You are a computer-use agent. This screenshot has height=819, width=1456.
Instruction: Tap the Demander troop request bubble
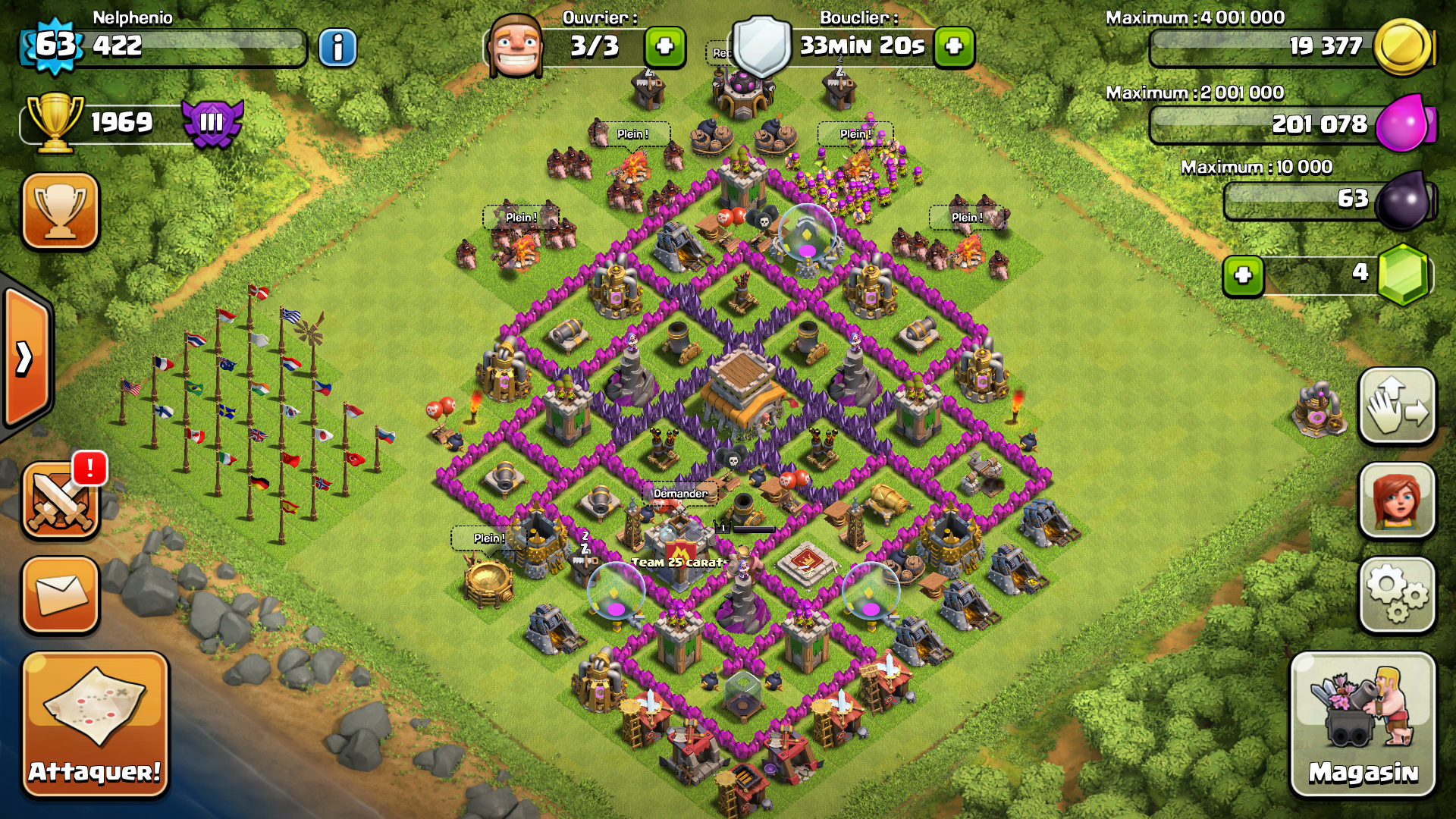[x=680, y=494]
